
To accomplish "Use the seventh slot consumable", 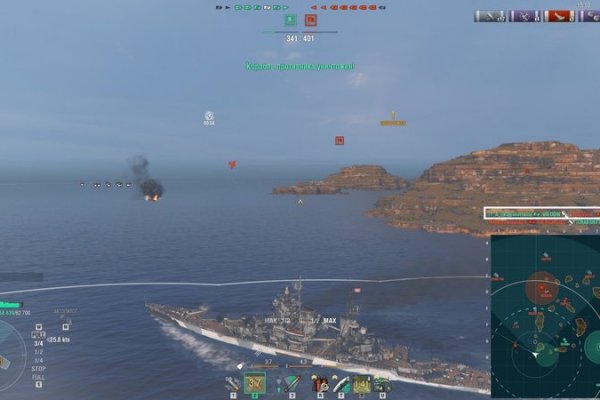I will 382,383.
